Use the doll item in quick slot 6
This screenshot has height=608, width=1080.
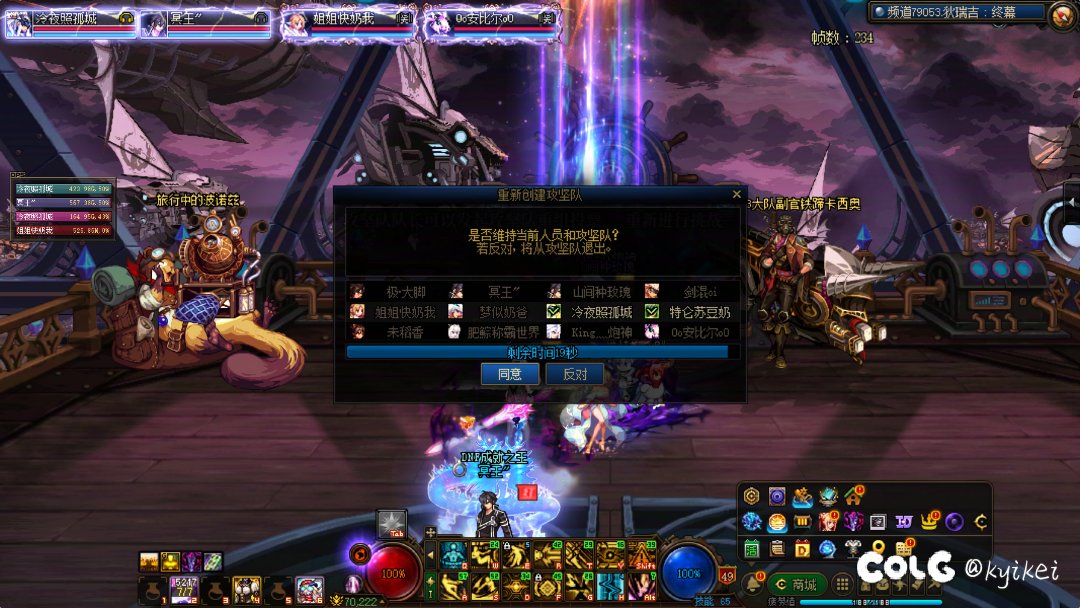coord(309,588)
